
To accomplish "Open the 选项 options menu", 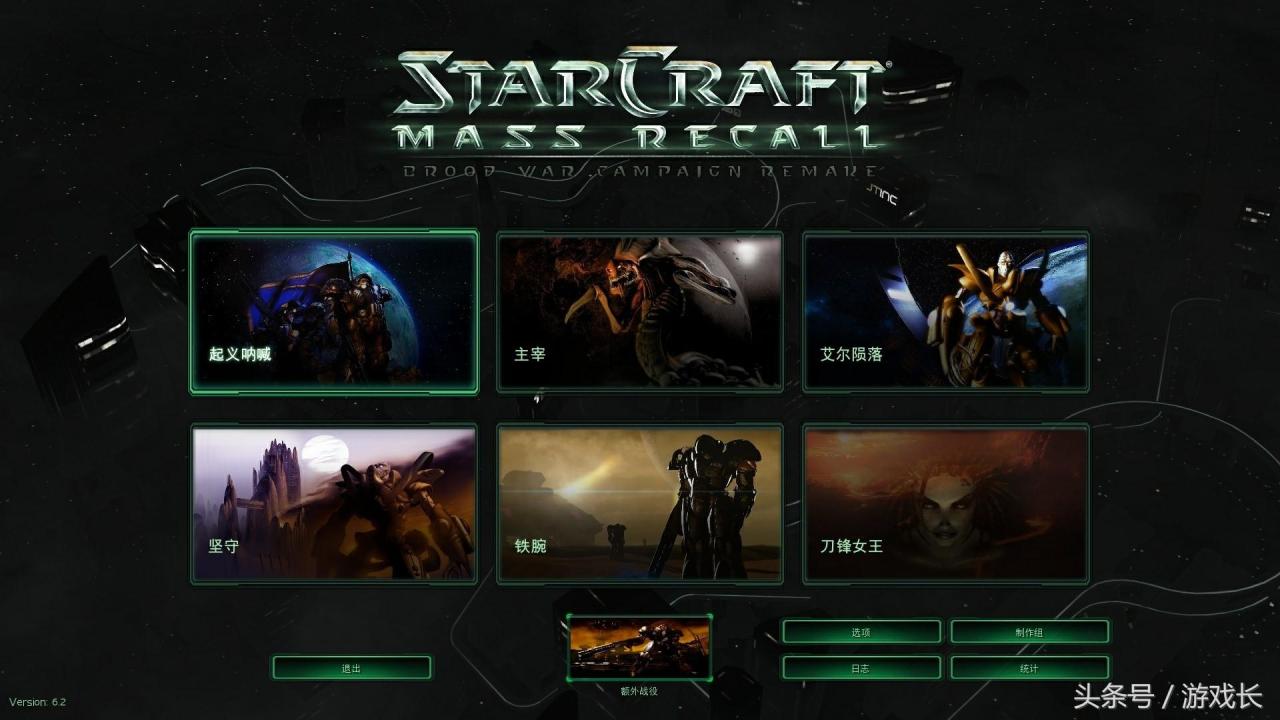I will tap(861, 632).
